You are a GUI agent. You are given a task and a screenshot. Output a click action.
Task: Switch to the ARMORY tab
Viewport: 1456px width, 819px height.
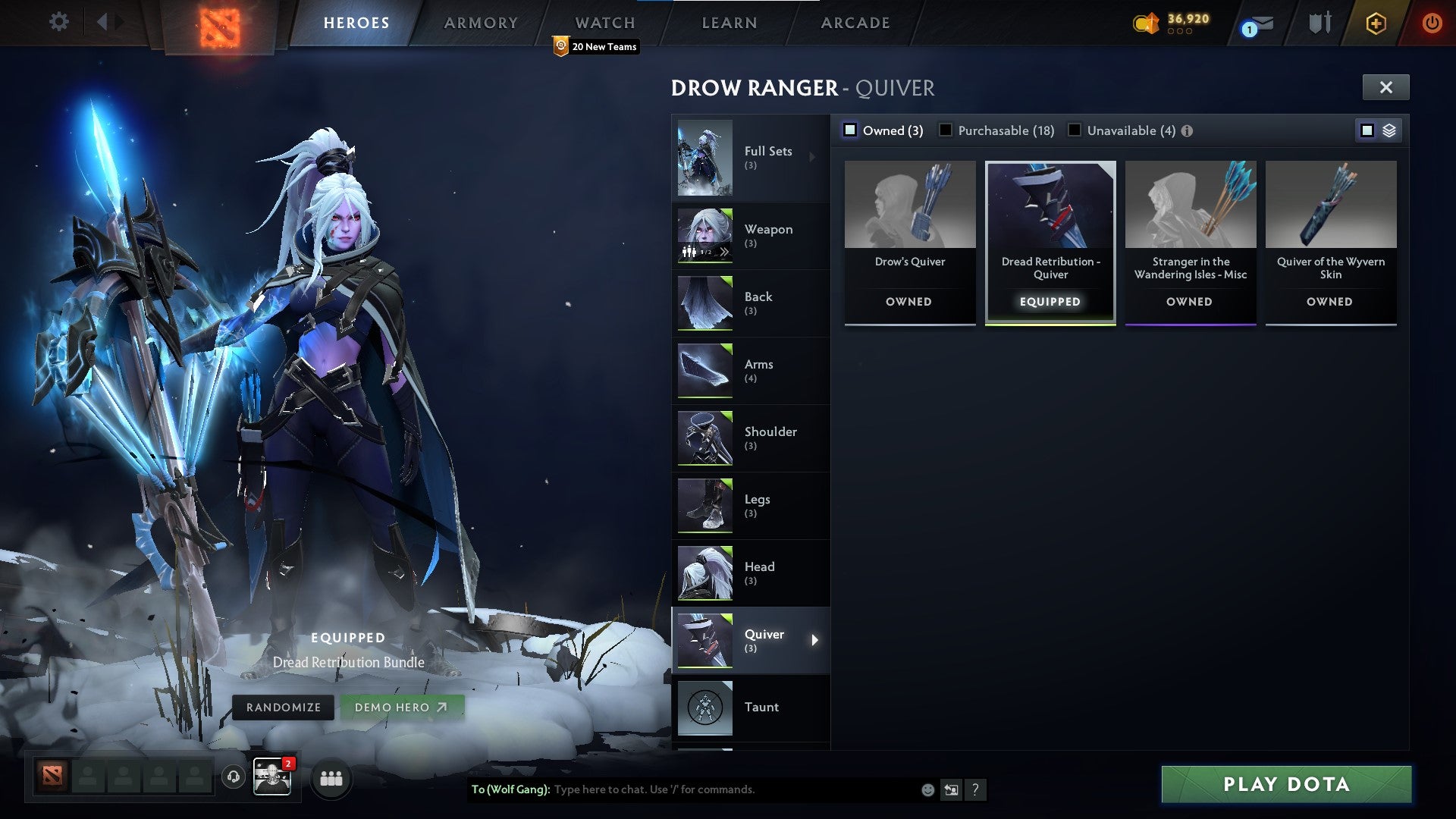click(x=481, y=22)
